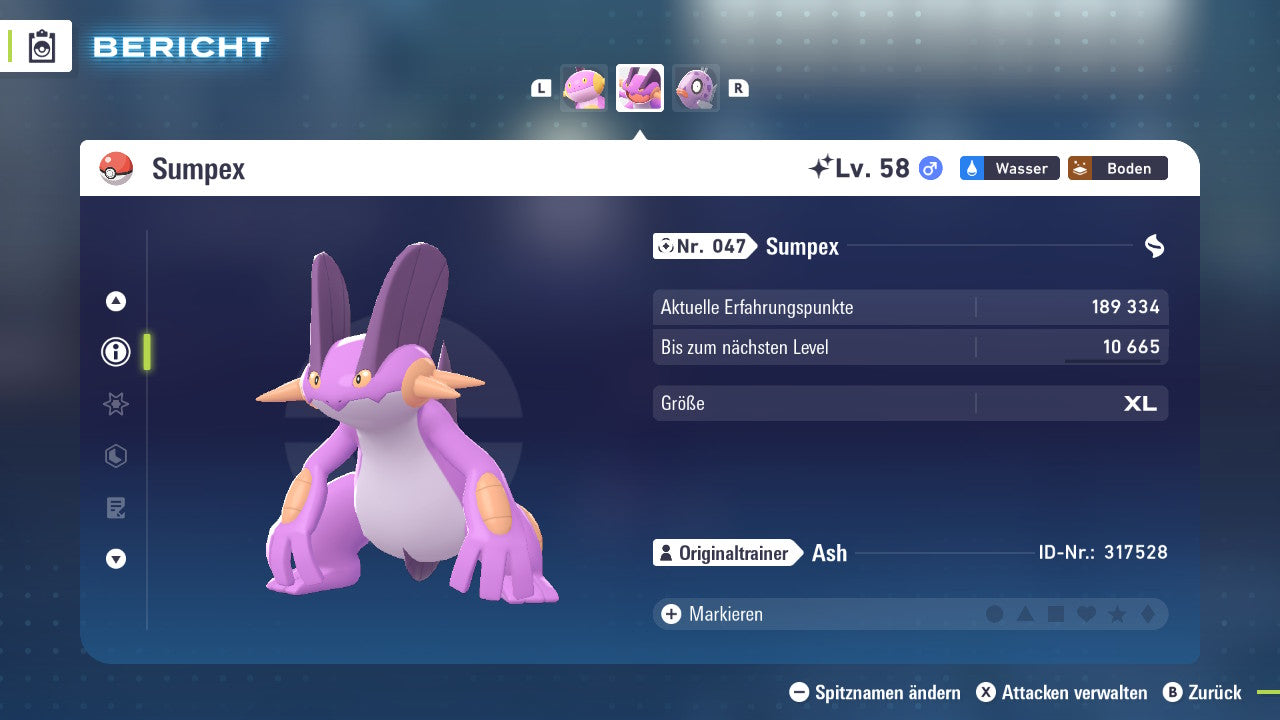The width and height of the screenshot is (1280, 720).
Task: Mark the Pokémon with the heart symbol
Action: (x=1088, y=614)
